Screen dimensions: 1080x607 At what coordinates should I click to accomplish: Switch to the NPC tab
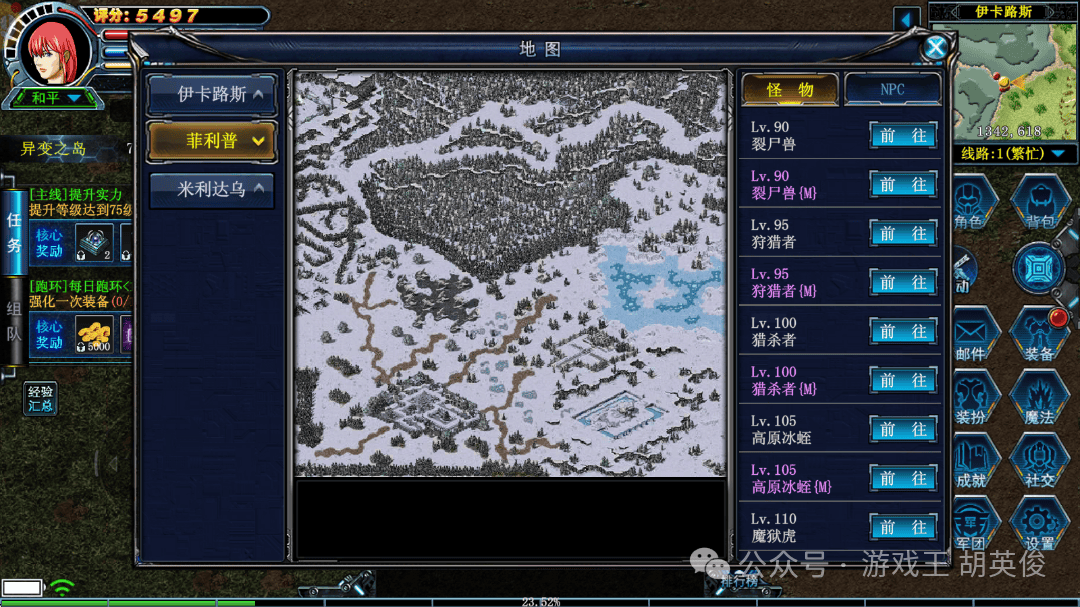coord(892,90)
